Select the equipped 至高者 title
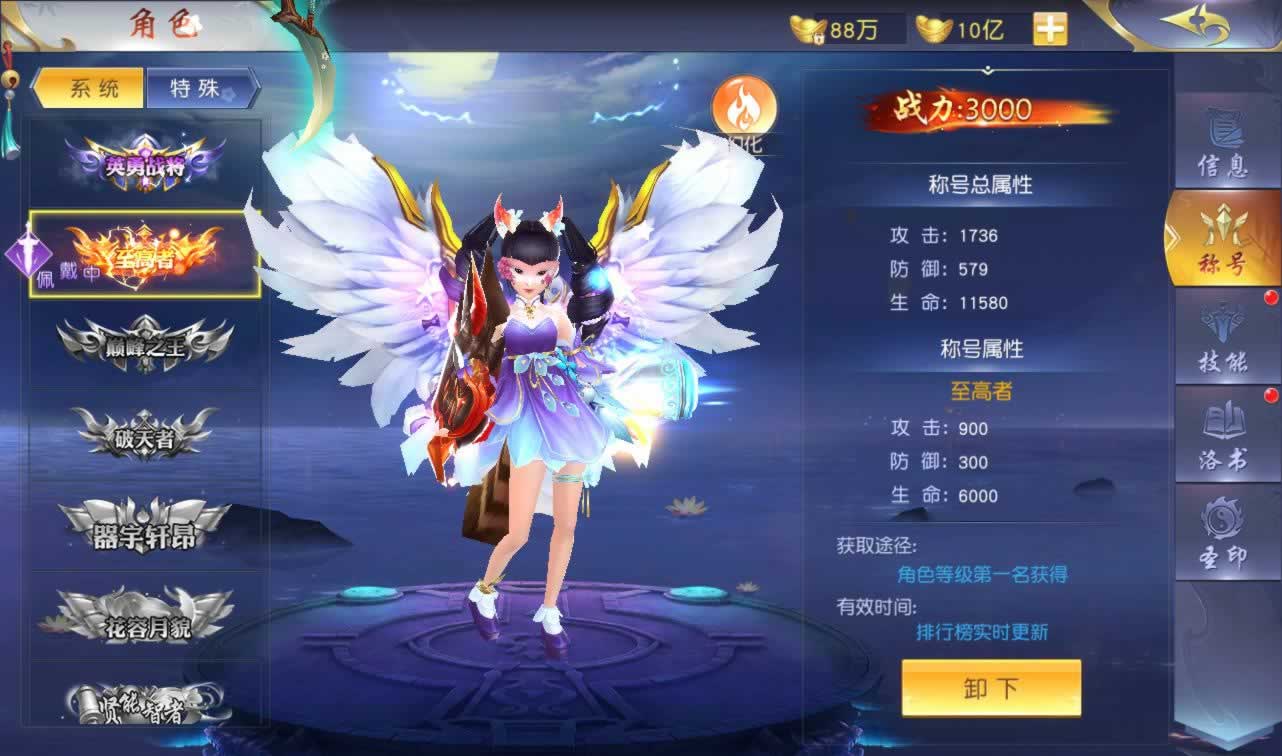The height and width of the screenshot is (756, 1282). pos(146,255)
